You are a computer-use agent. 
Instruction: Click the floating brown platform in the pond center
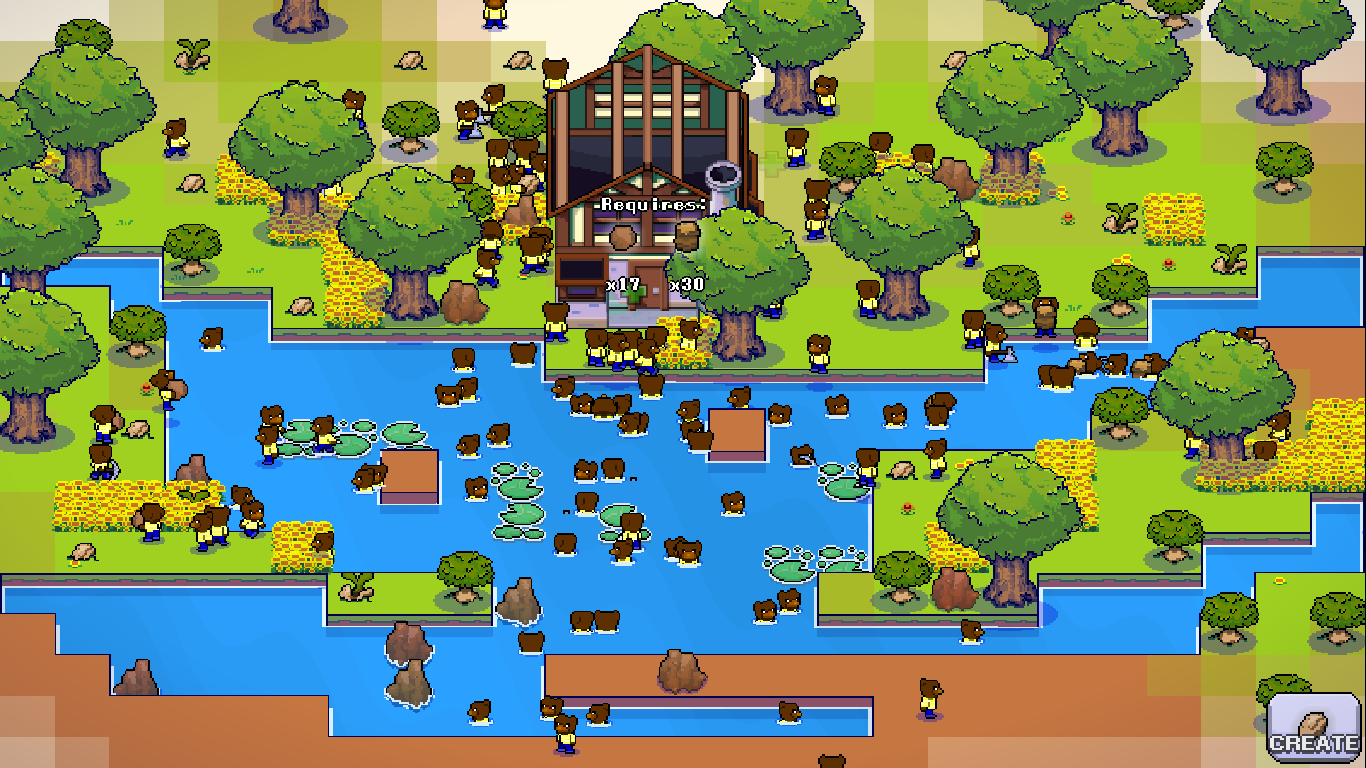pos(737,430)
